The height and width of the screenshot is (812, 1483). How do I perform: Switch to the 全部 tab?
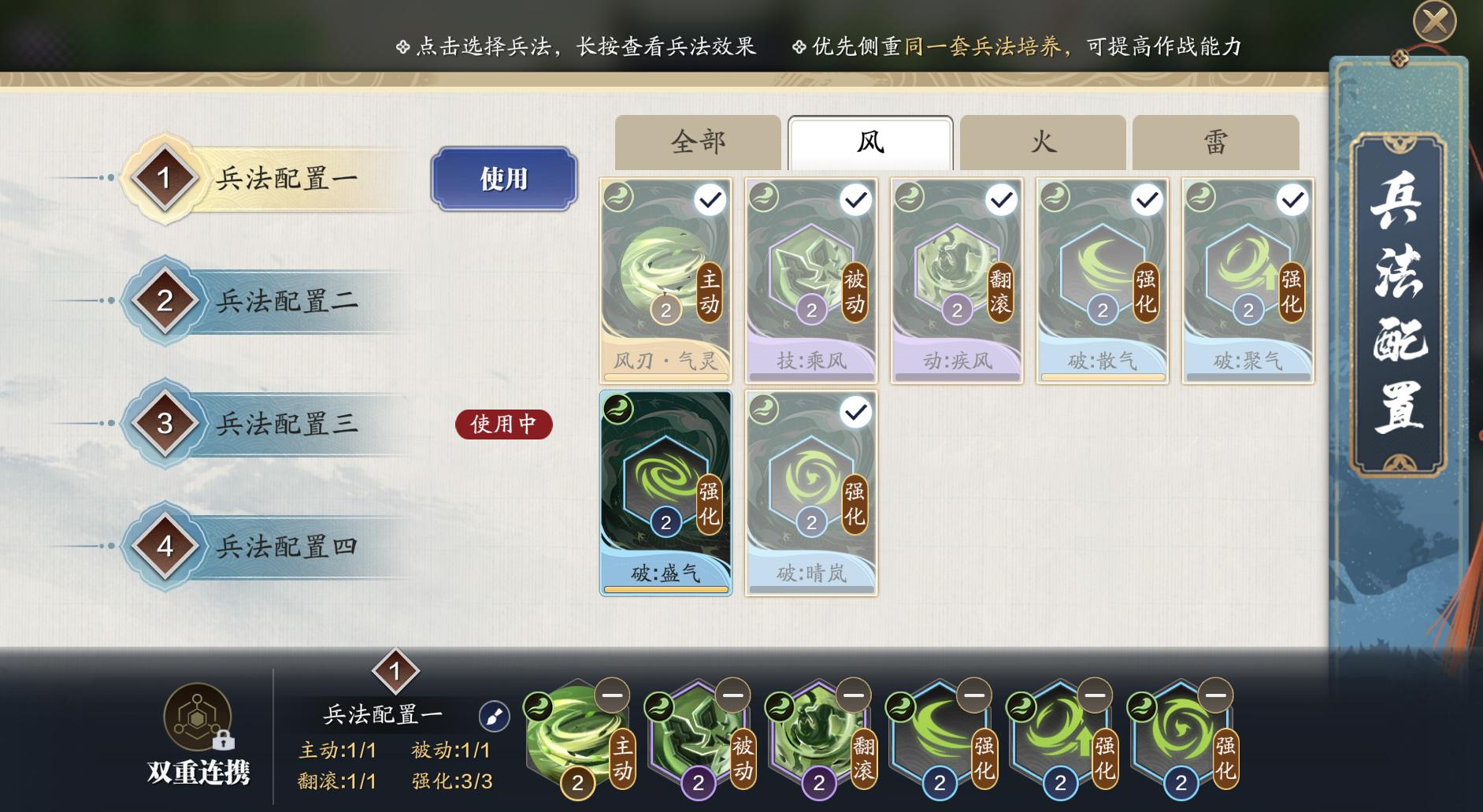(698, 143)
